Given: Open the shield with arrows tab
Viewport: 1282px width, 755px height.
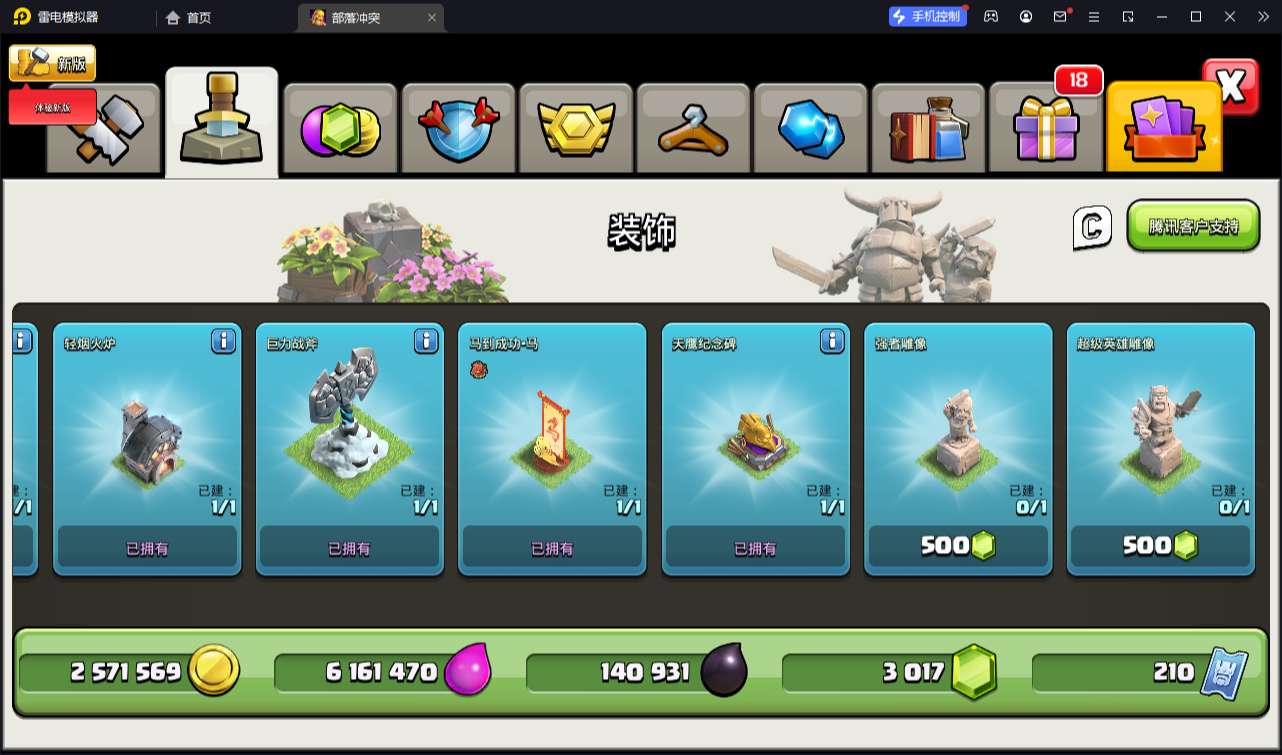Looking at the screenshot, I should click(x=457, y=130).
